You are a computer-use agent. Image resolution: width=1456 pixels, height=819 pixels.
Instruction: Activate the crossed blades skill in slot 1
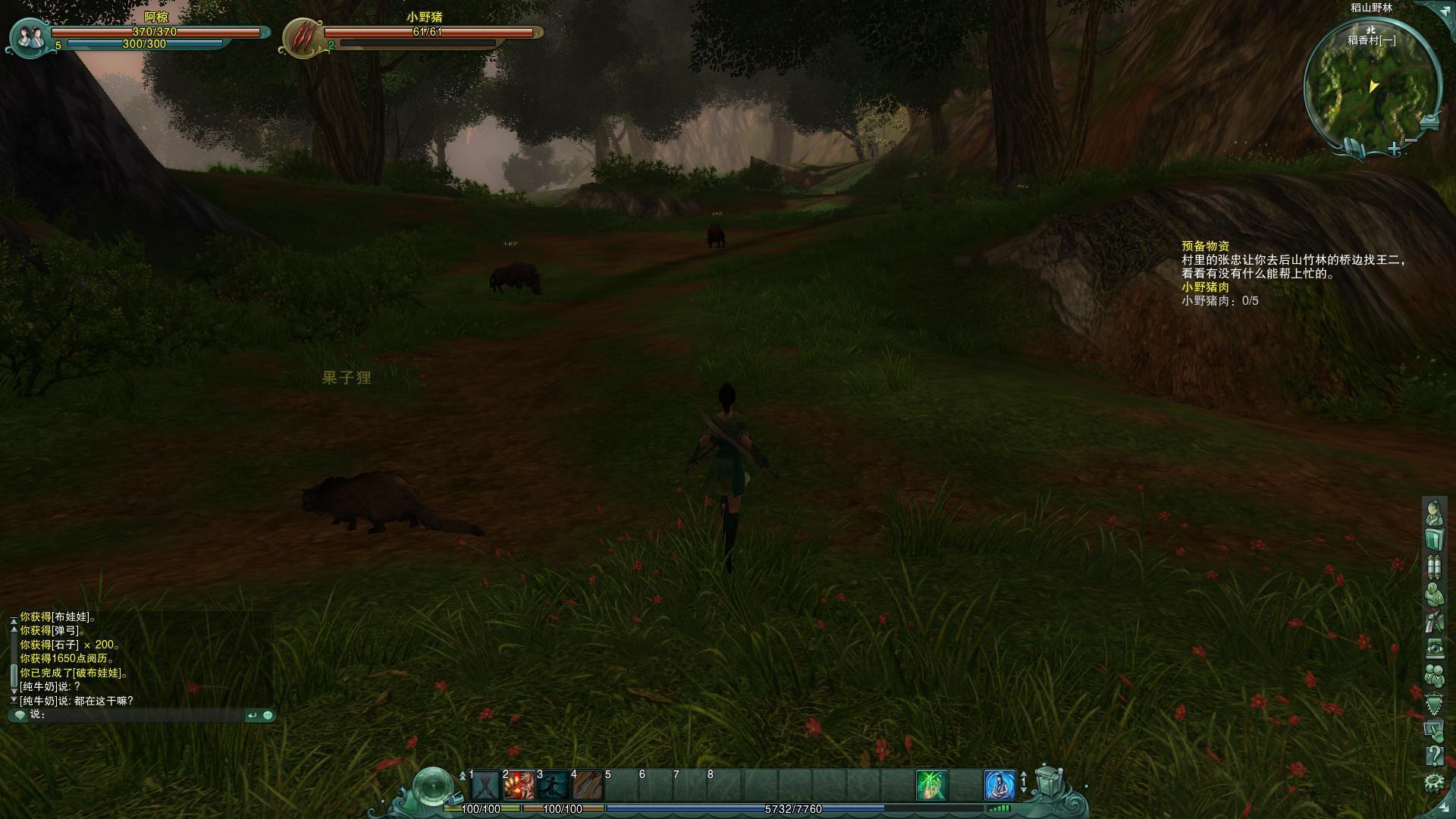coord(485,786)
